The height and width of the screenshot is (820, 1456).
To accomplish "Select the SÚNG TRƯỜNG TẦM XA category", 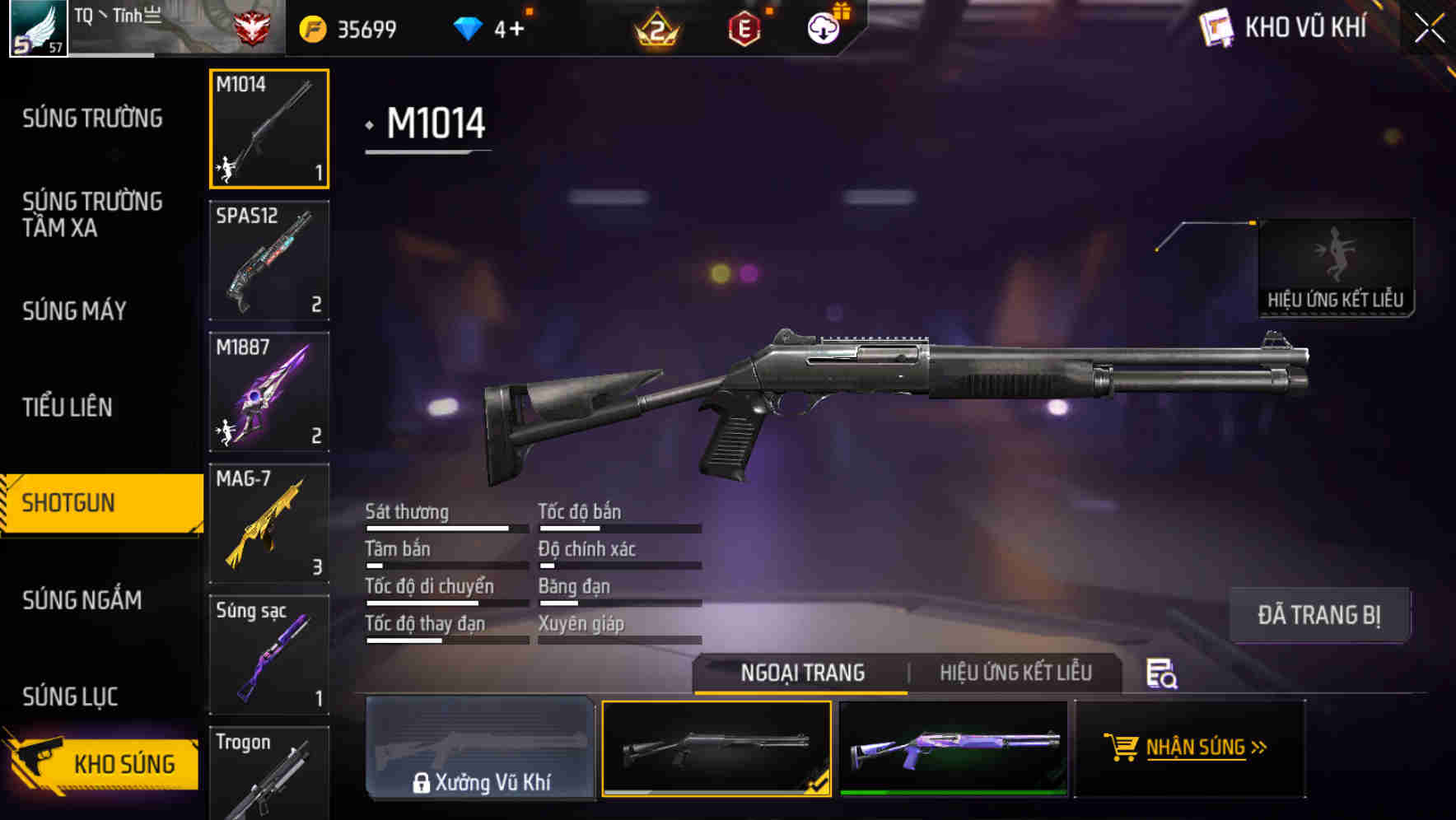I will pos(91,215).
